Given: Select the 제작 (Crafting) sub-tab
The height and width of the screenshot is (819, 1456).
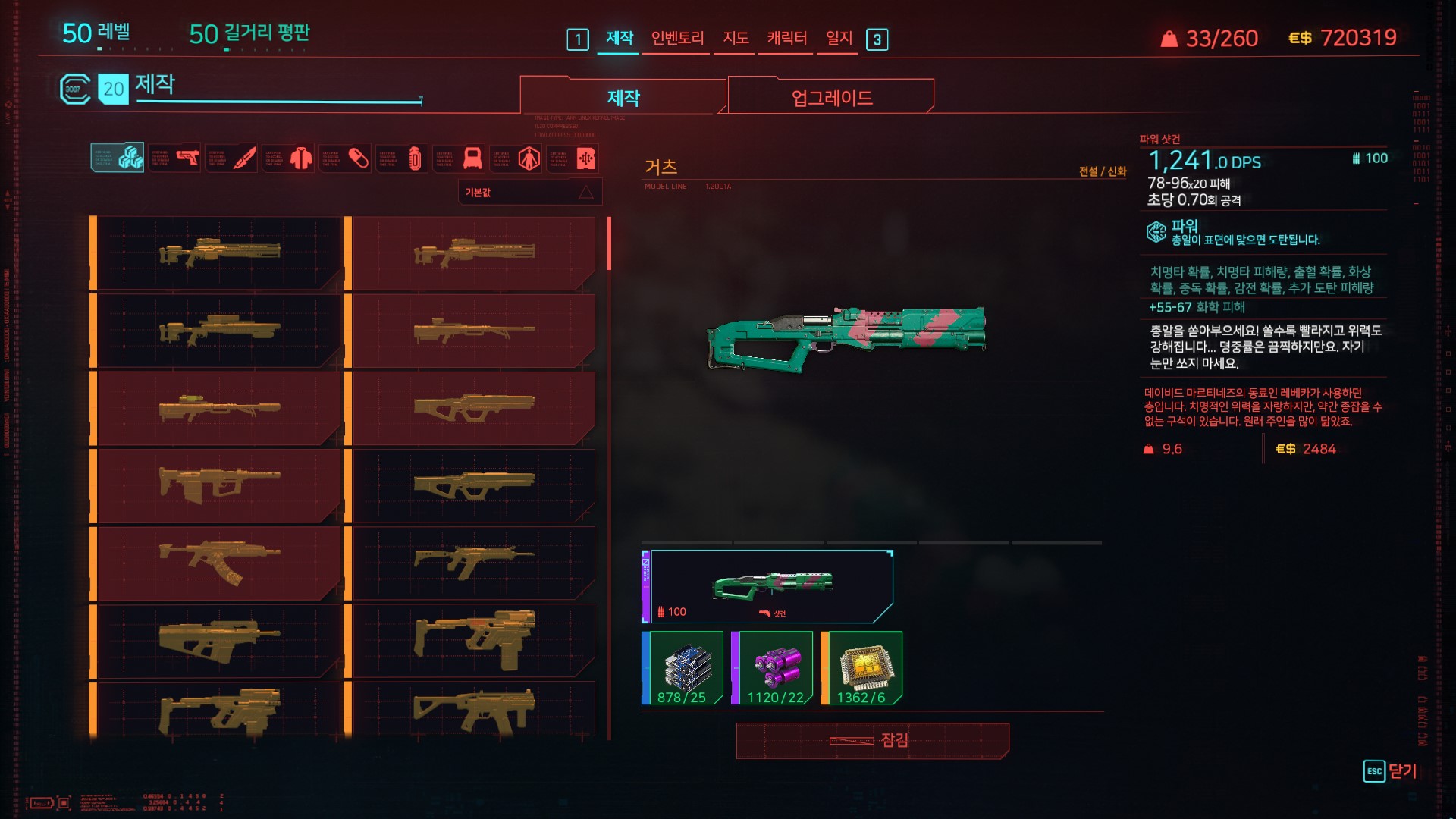Looking at the screenshot, I should coord(623,98).
